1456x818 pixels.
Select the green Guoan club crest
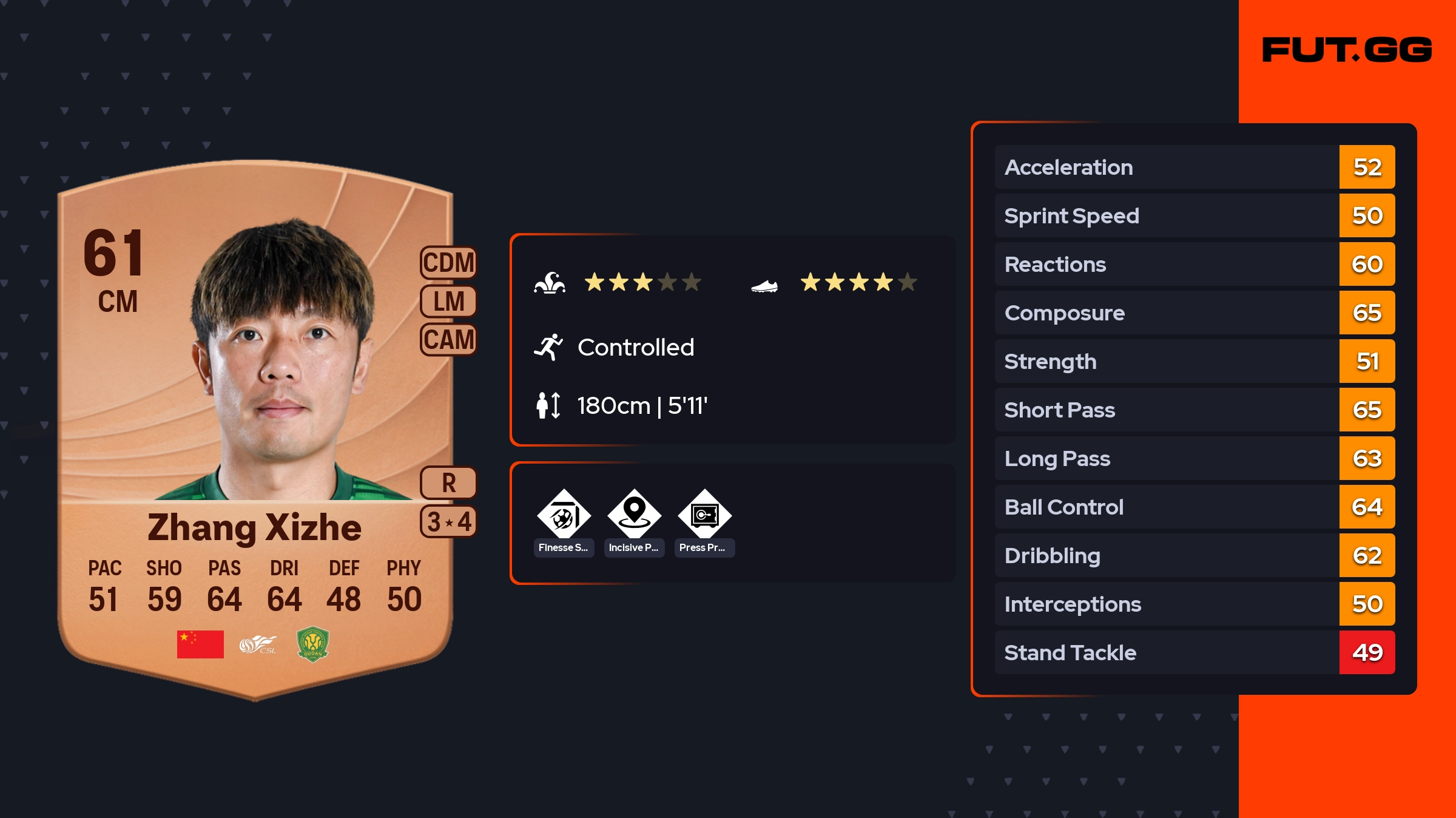pos(312,644)
